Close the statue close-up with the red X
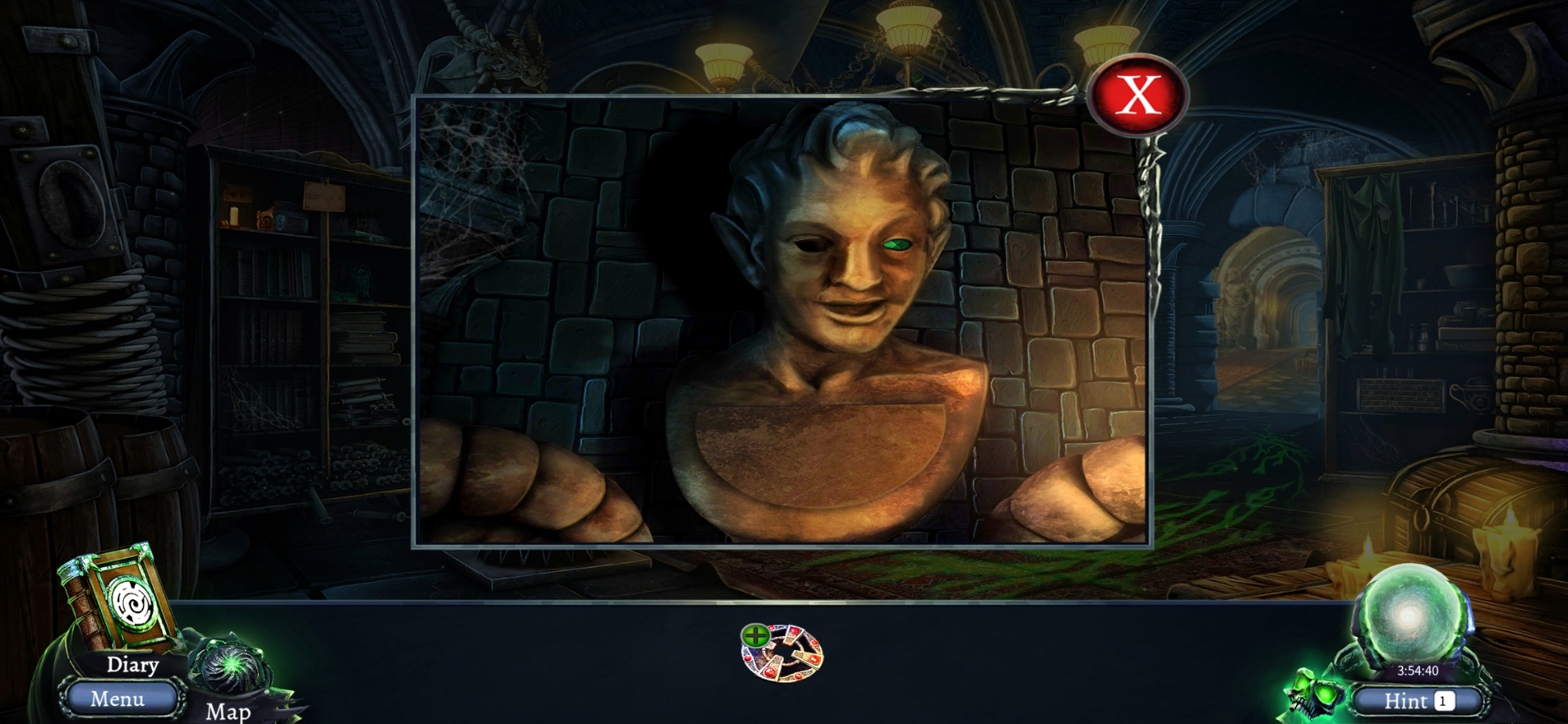The height and width of the screenshot is (724, 1568). pyautogui.click(x=1138, y=95)
